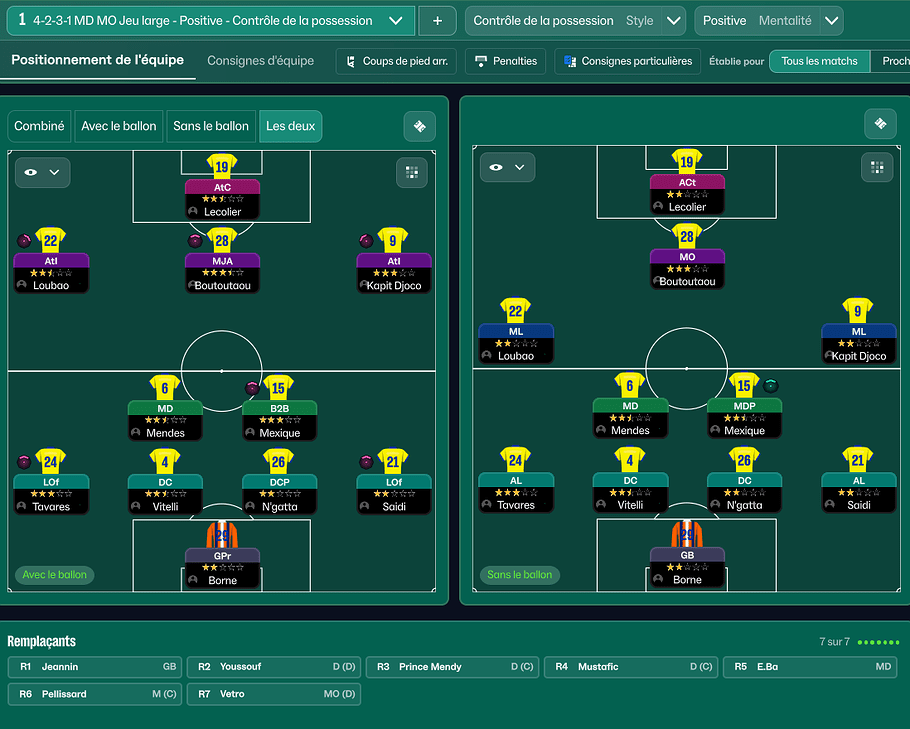The image size is (910, 729).
Task: Select Tous les matchs option
Action: click(819, 61)
